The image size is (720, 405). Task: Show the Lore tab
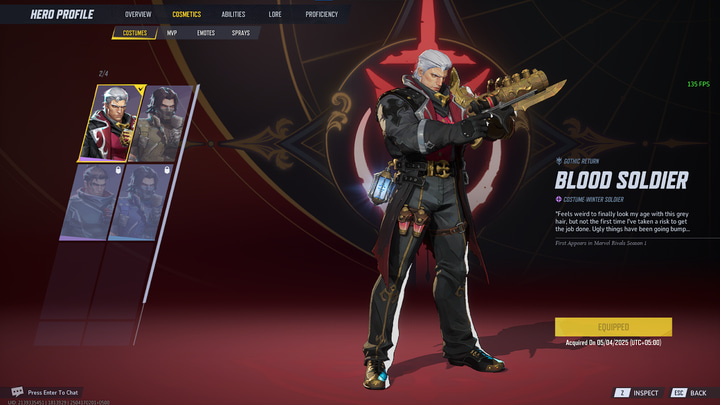pyautogui.click(x=275, y=15)
